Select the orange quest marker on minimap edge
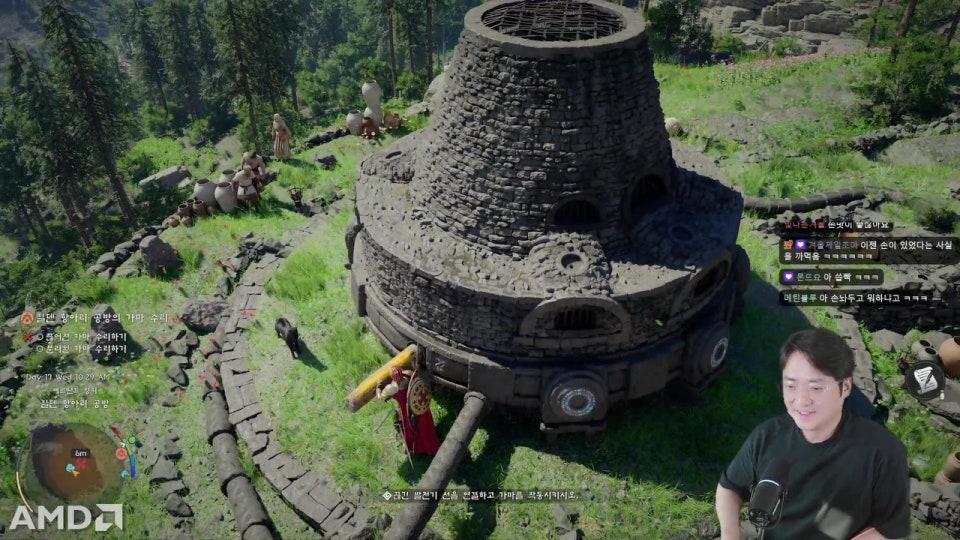960x540 pixels. 121,453
